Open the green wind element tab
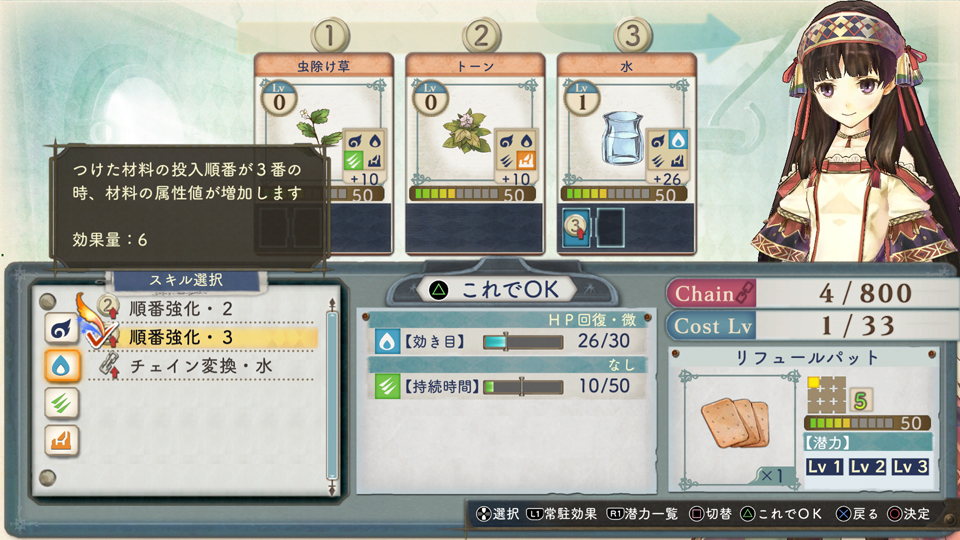Image resolution: width=960 pixels, height=540 pixels. pos(62,402)
